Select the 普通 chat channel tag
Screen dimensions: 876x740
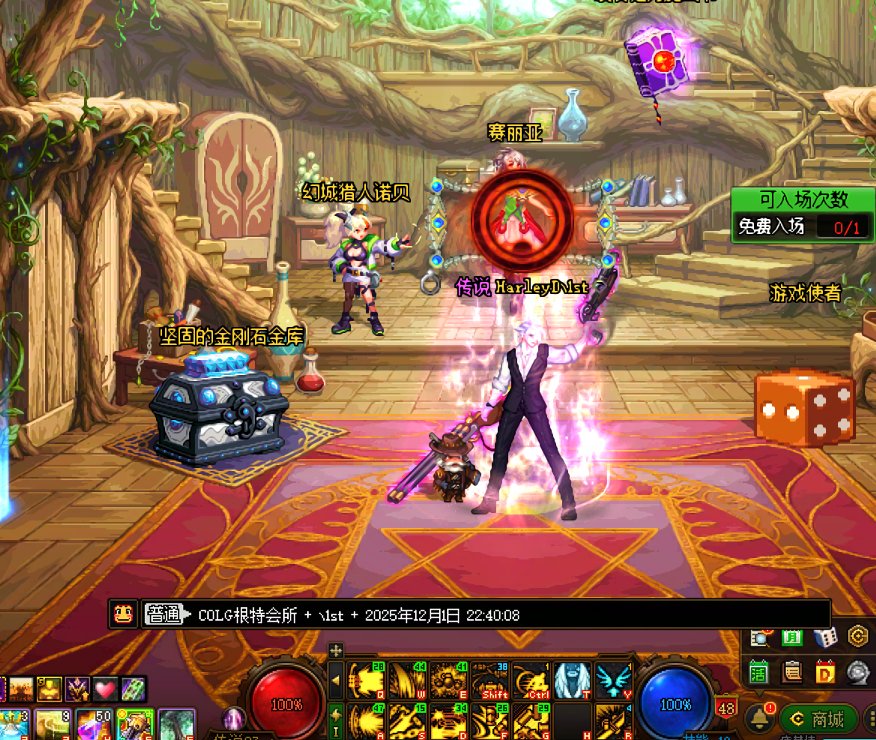tap(163, 614)
